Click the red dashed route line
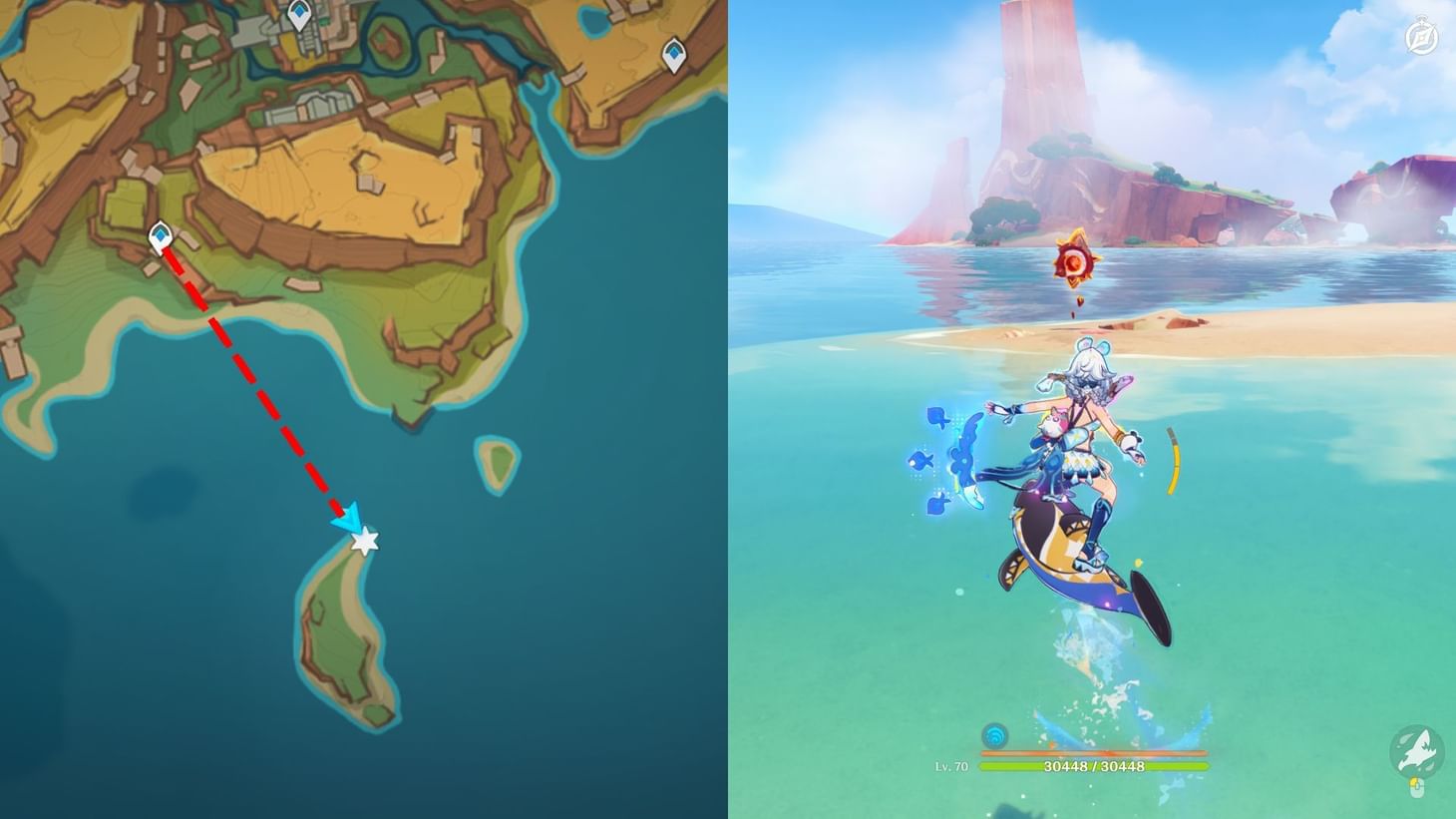The image size is (1456, 819). click(x=254, y=379)
